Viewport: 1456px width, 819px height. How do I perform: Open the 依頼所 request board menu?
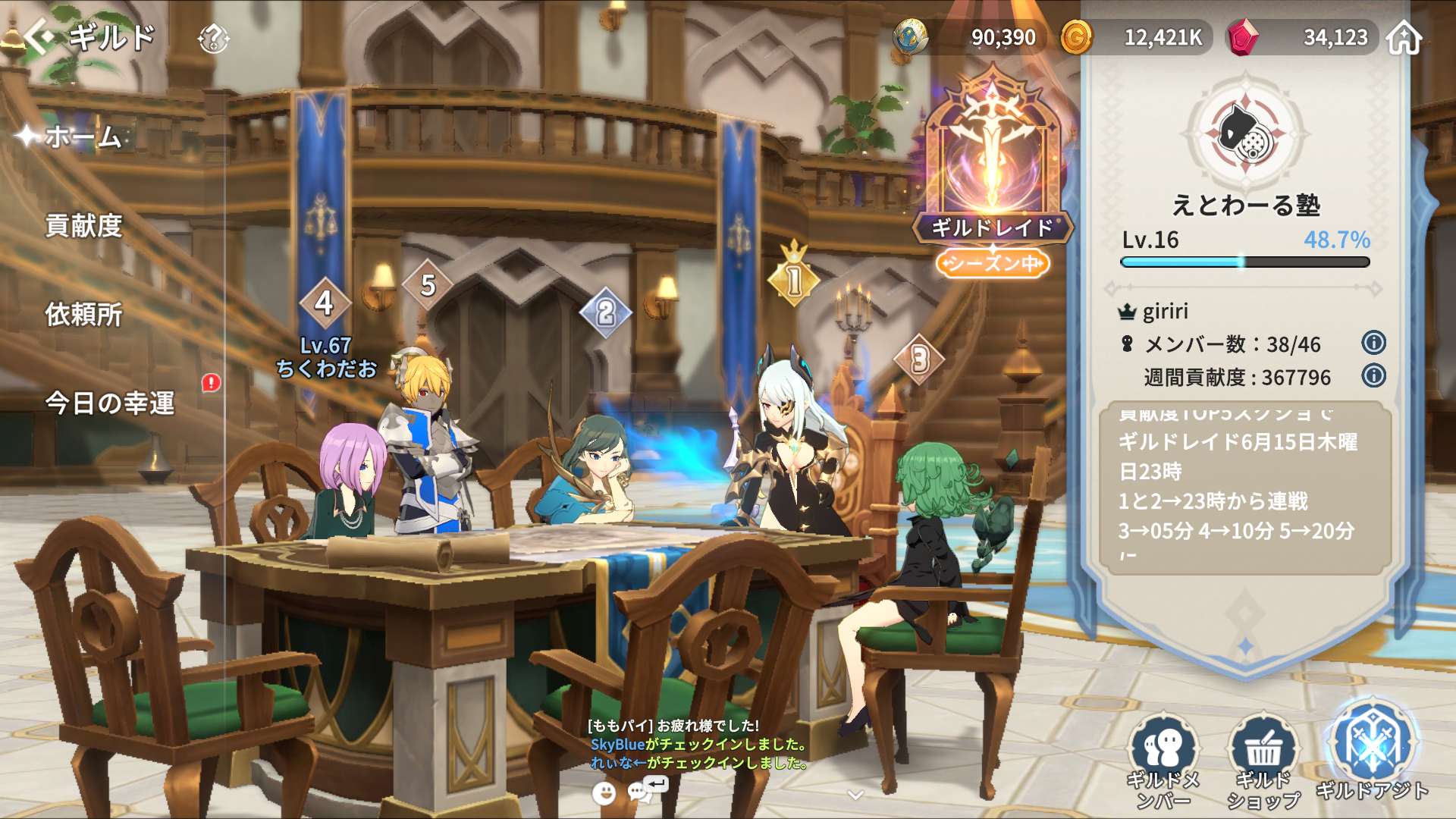point(83,315)
